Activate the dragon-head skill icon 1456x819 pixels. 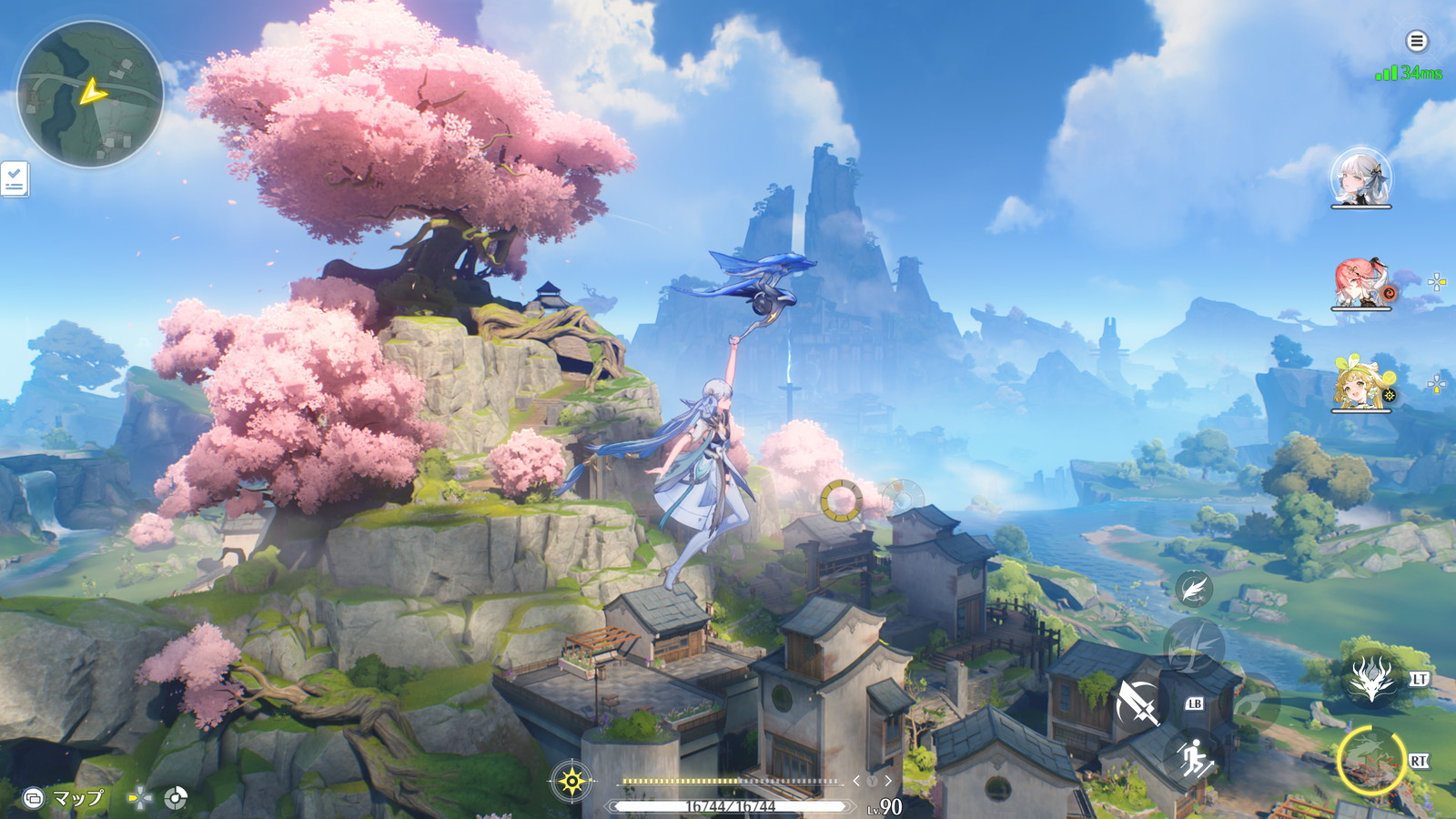point(1371,679)
